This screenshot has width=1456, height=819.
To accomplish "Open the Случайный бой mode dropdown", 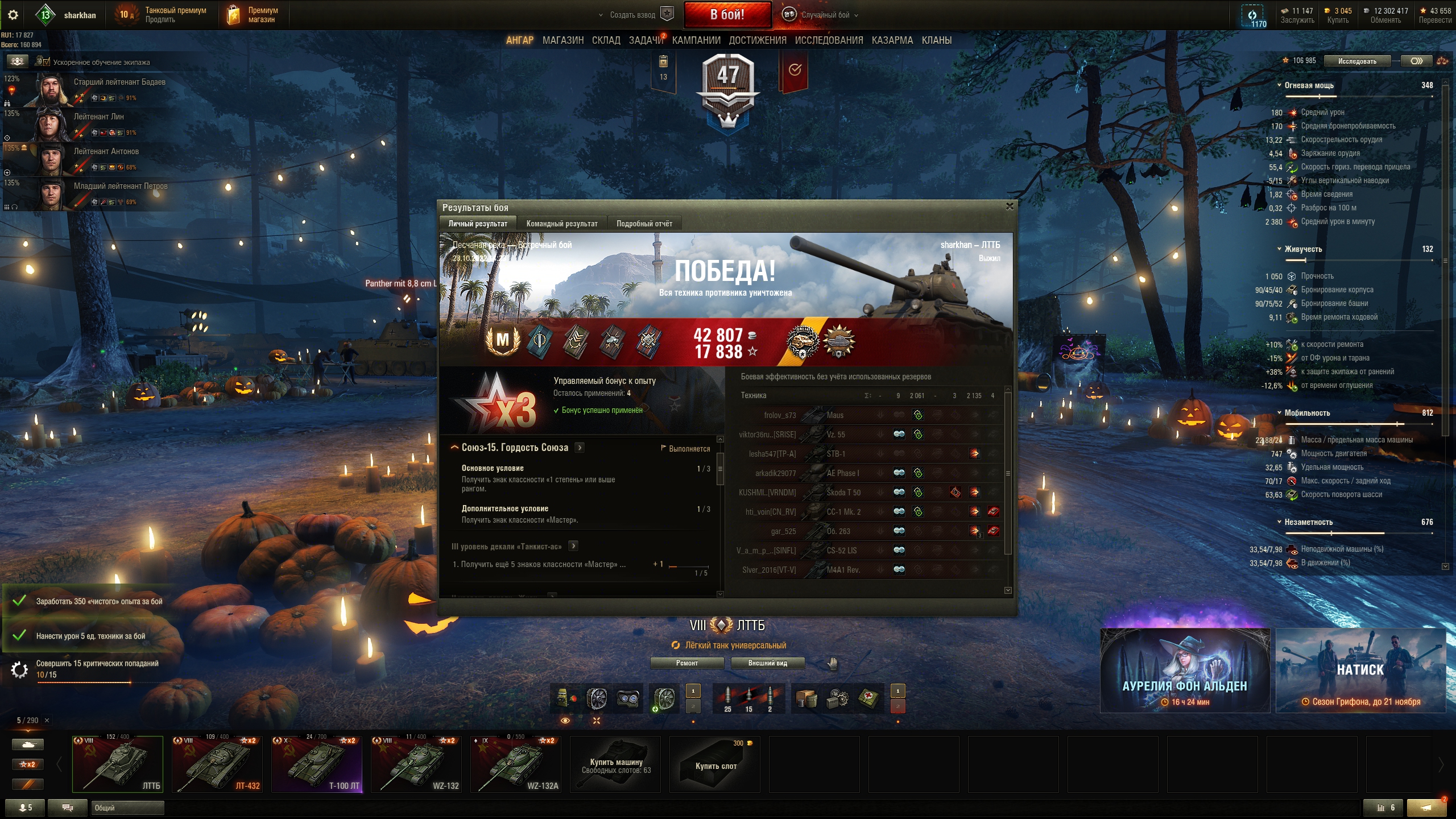I will click(x=825, y=15).
